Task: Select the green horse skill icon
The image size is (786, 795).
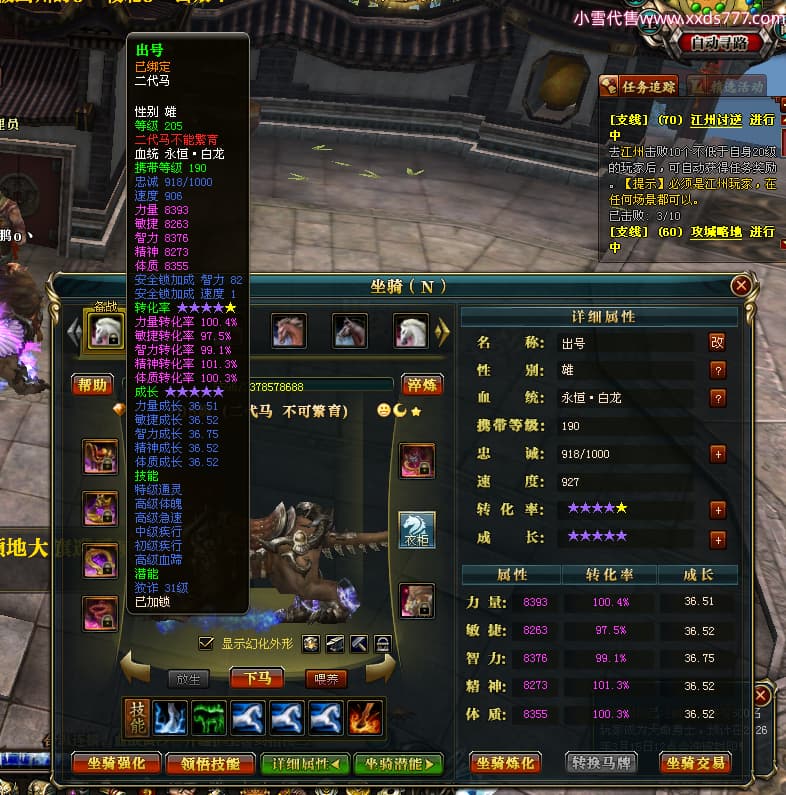Action: pos(210,717)
